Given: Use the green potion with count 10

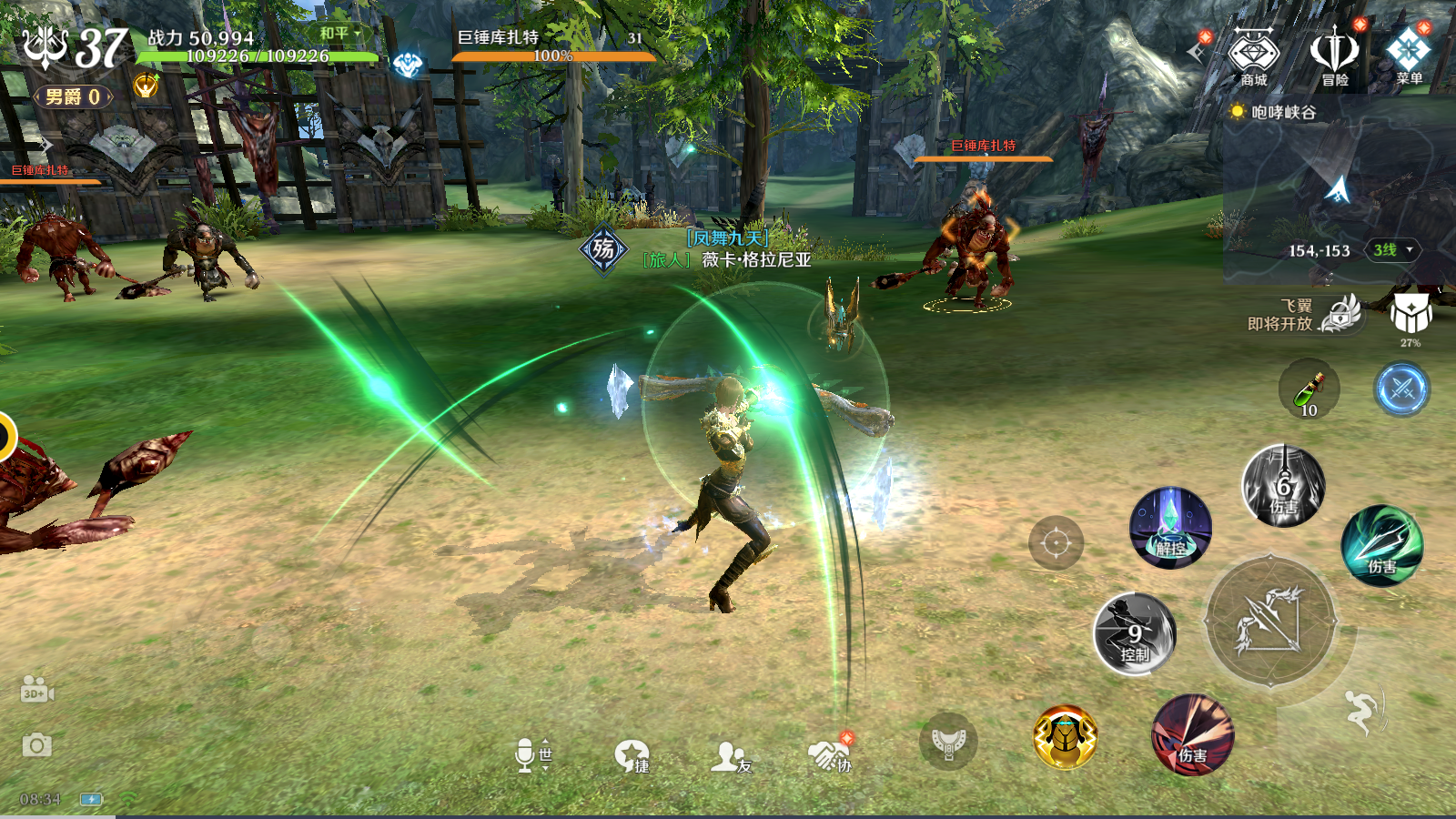Looking at the screenshot, I should point(1309,390).
